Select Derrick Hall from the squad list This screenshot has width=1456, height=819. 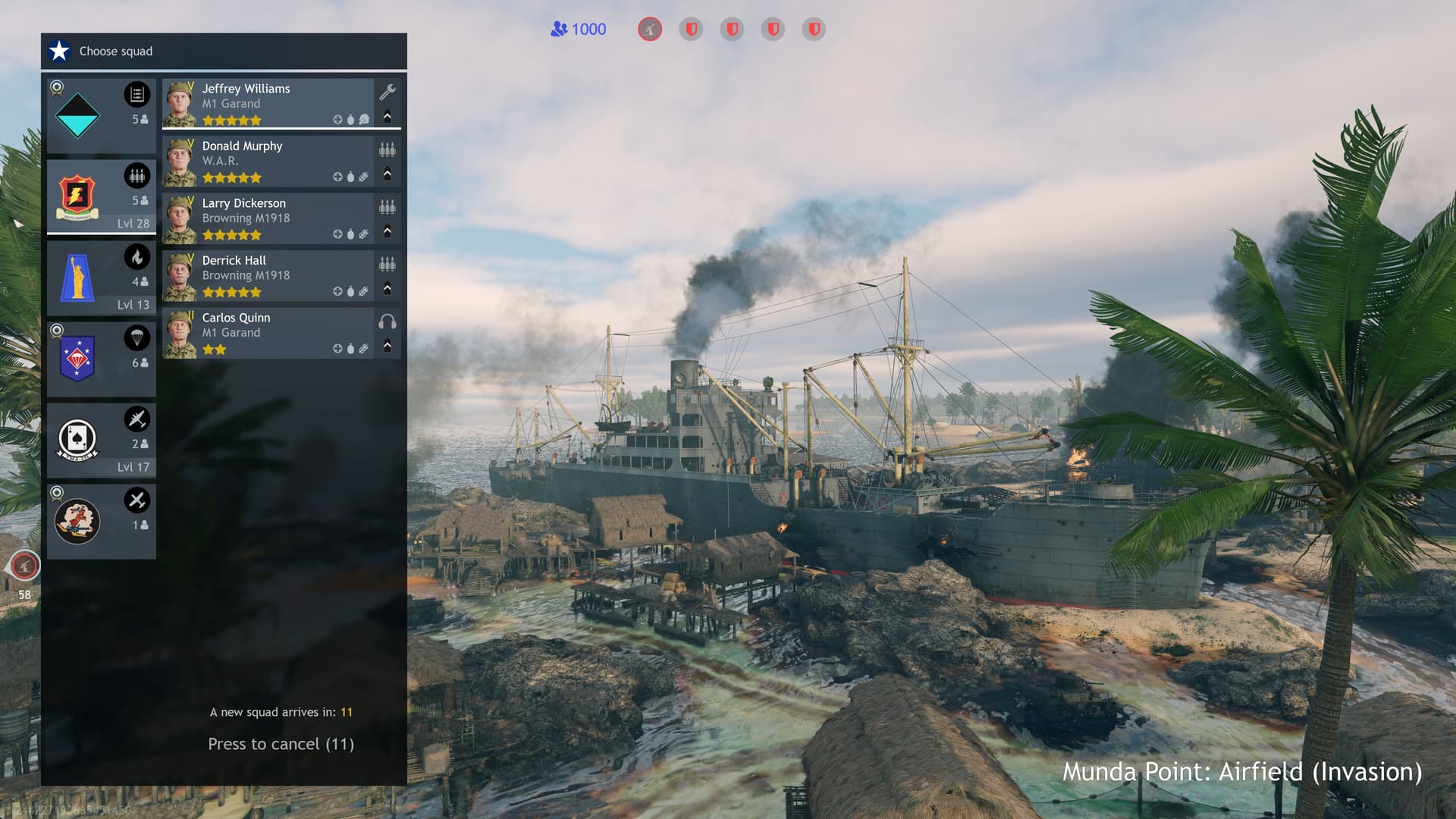(x=268, y=275)
